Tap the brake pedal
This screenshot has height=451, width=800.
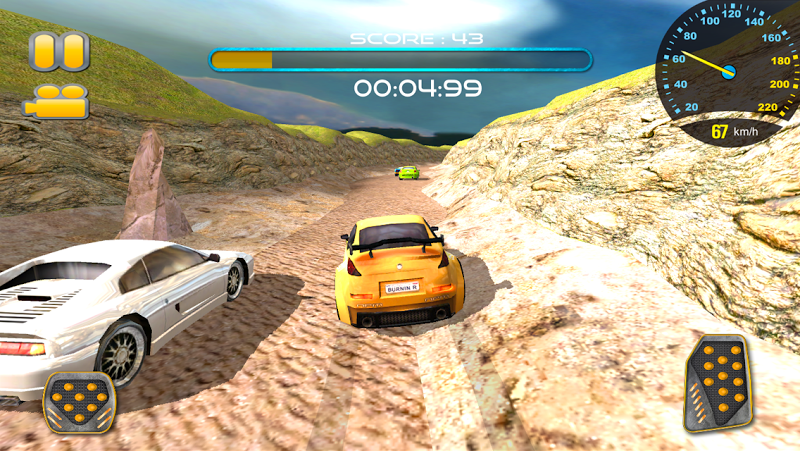[x=81, y=402]
